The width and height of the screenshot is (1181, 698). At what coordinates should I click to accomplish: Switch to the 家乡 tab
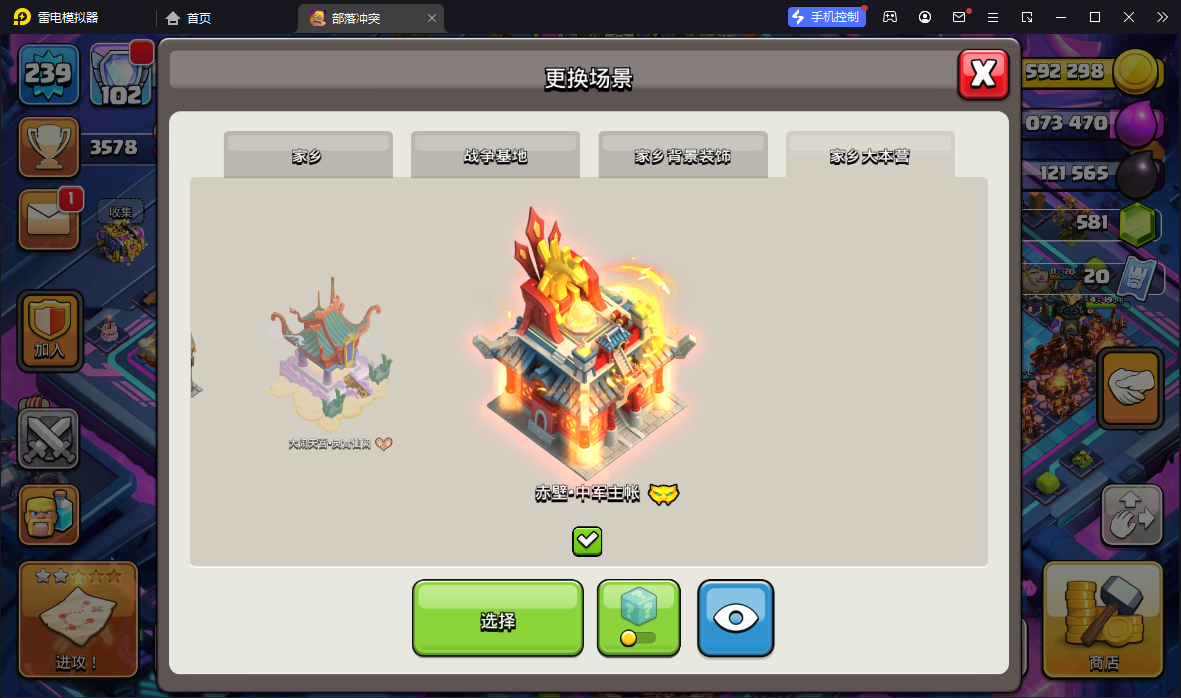tap(308, 155)
